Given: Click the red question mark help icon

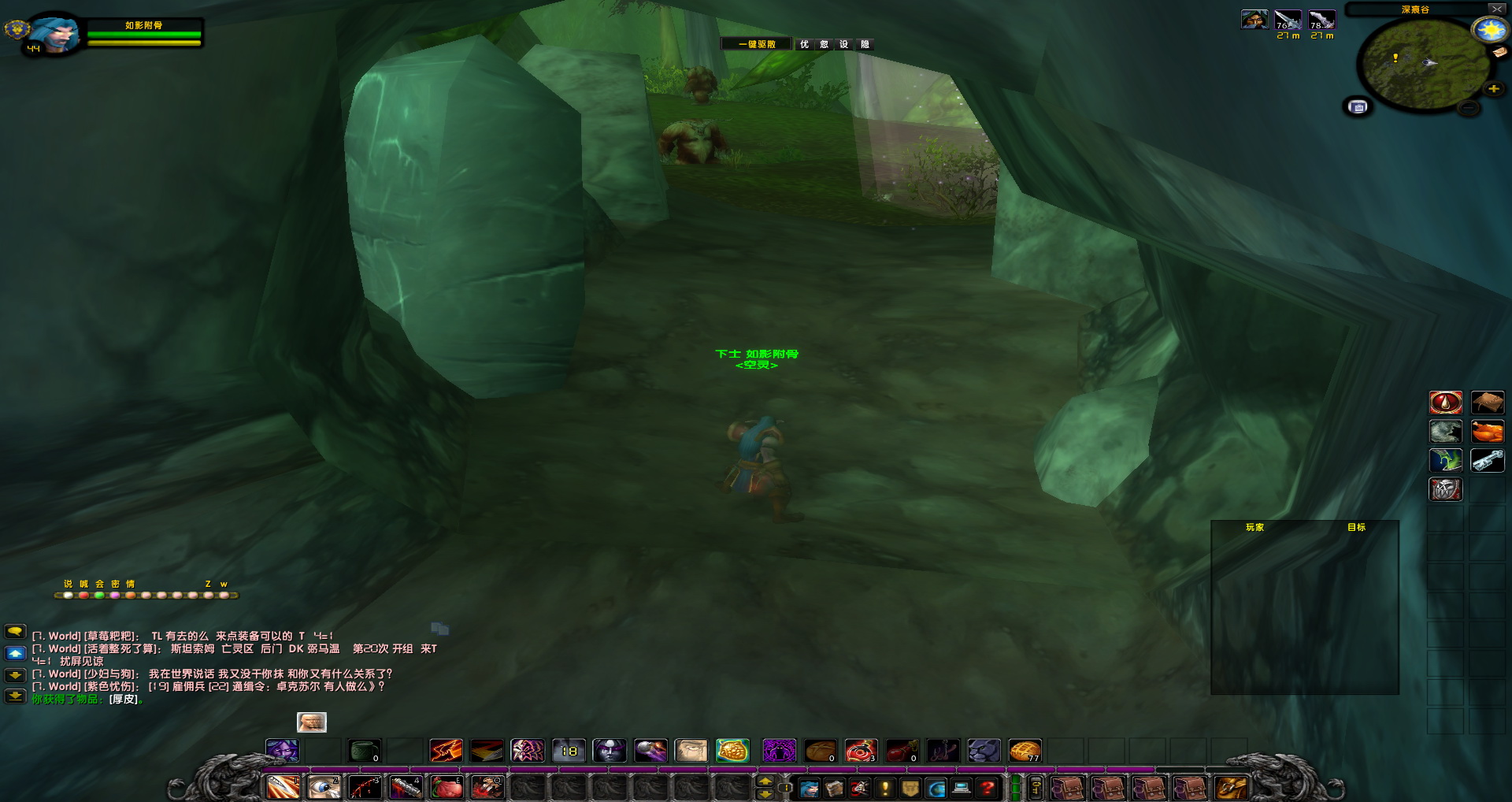Looking at the screenshot, I should [985, 787].
